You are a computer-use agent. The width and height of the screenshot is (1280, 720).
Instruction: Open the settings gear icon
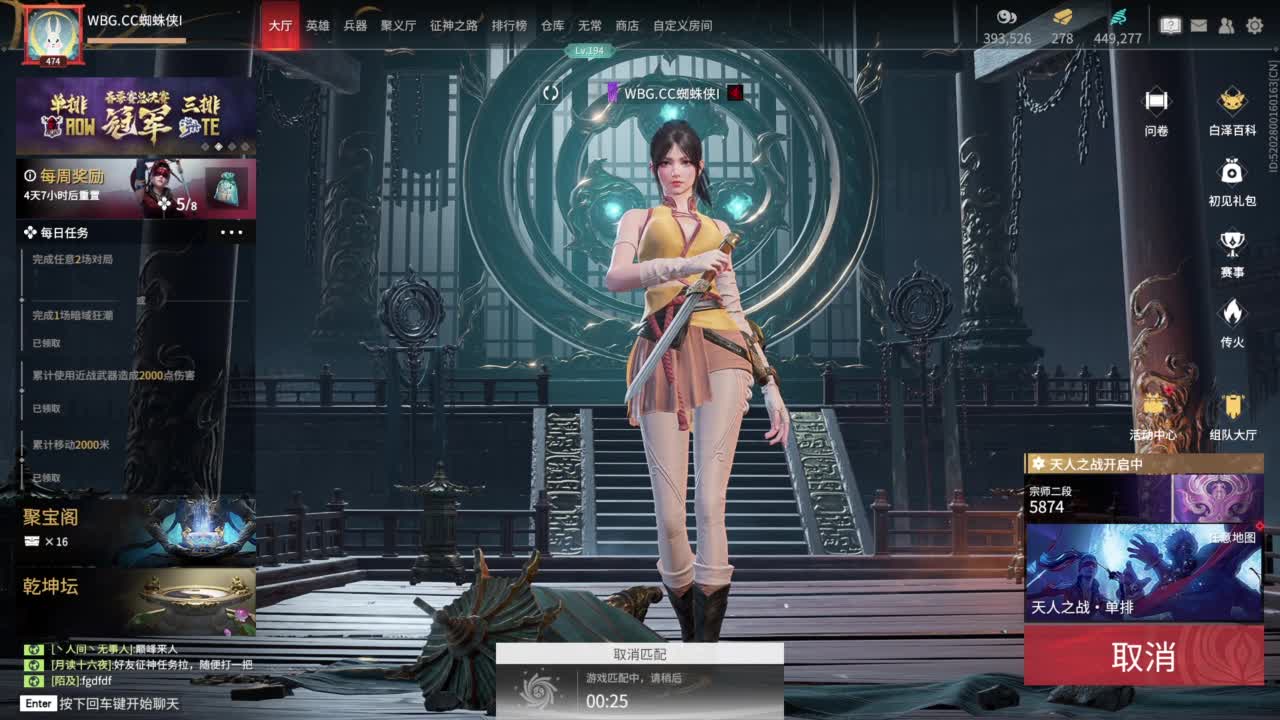click(x=1255, y=24)
